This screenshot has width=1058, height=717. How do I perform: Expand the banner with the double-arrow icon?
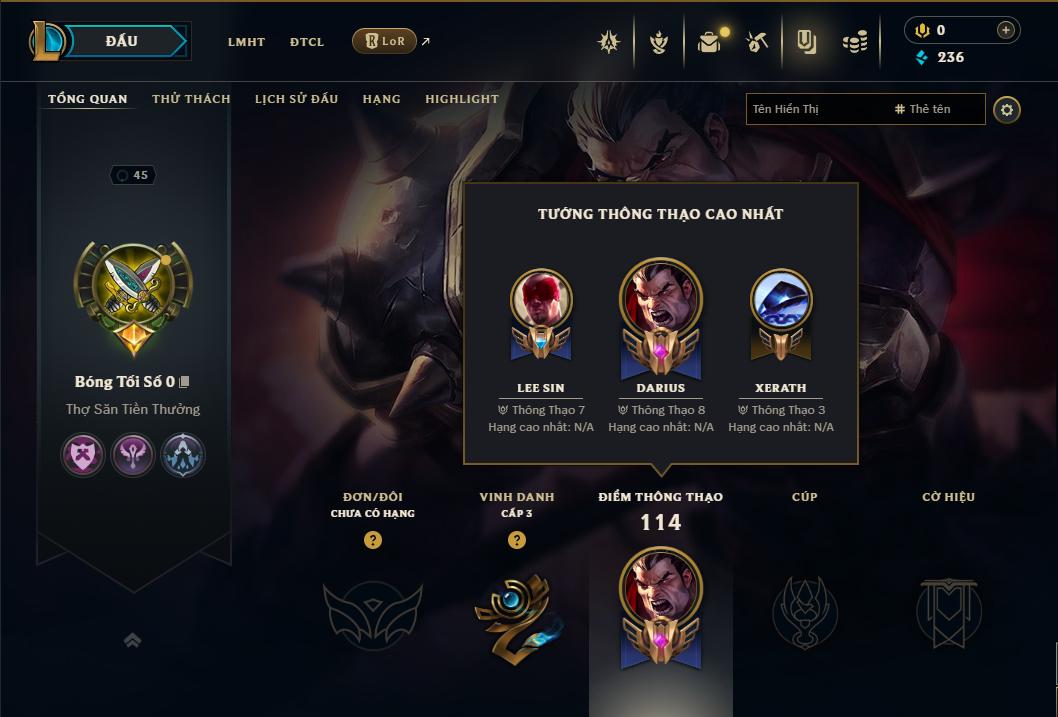point(133,641)
